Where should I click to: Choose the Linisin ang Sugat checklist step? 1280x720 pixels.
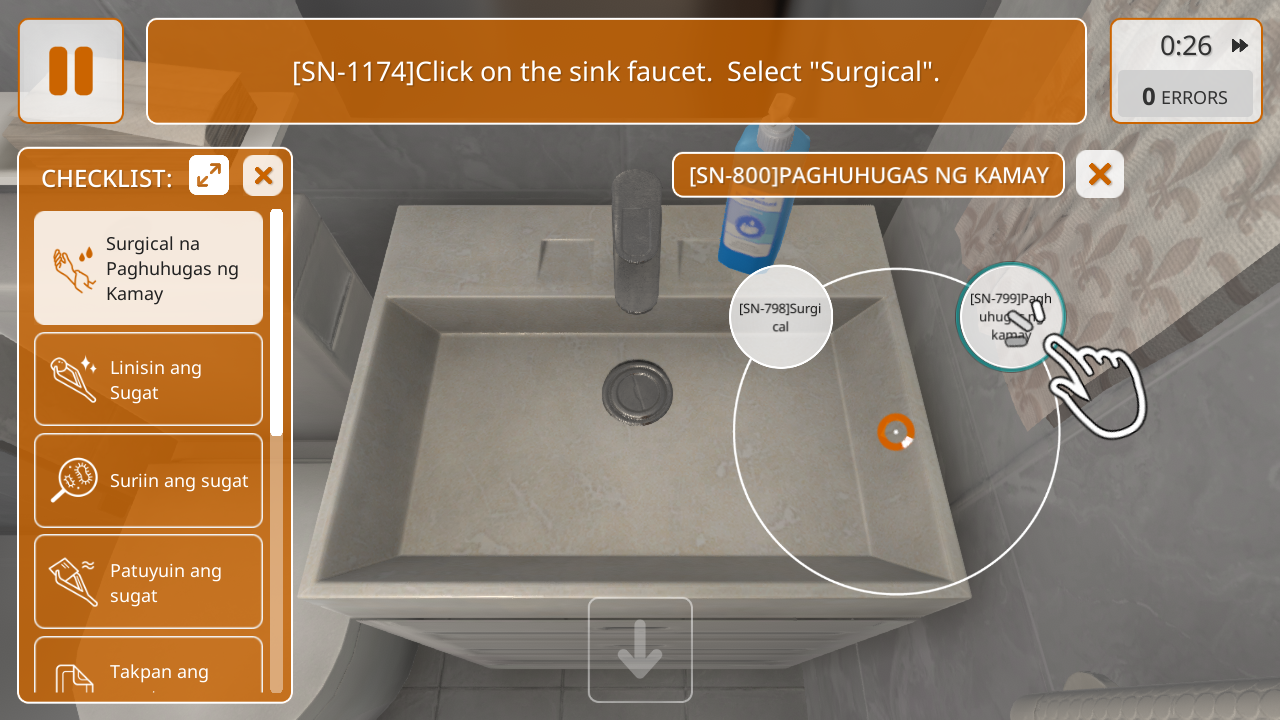click(148, 380)
